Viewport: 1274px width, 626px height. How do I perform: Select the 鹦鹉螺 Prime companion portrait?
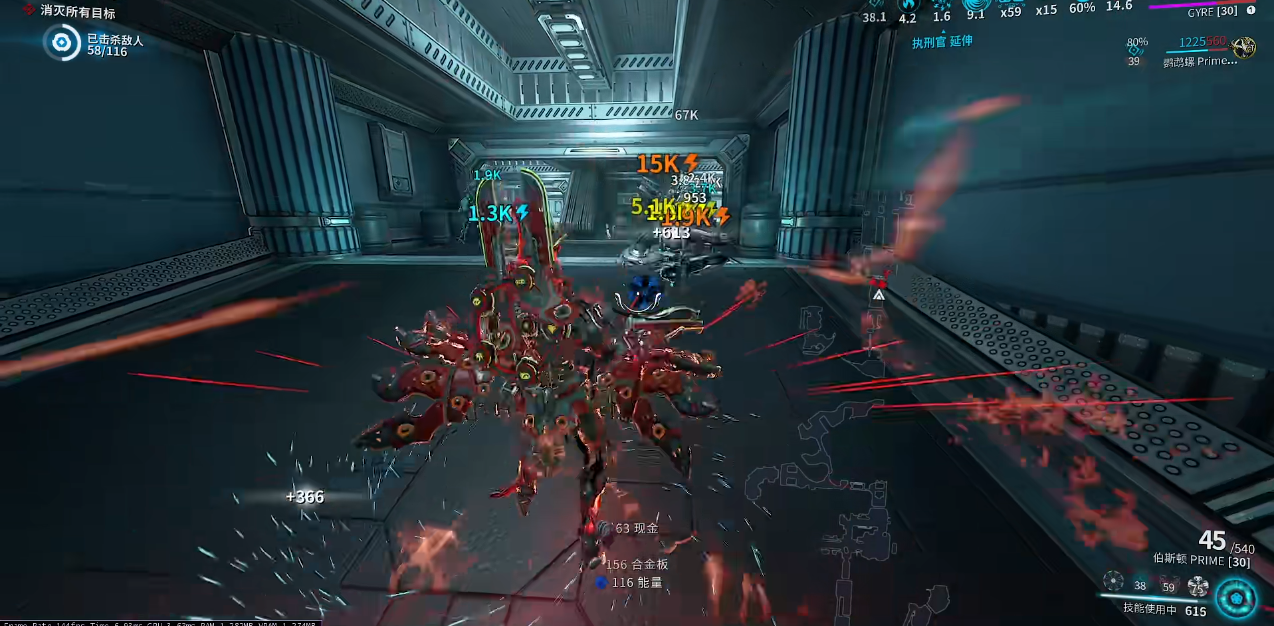click(1244, 47)
